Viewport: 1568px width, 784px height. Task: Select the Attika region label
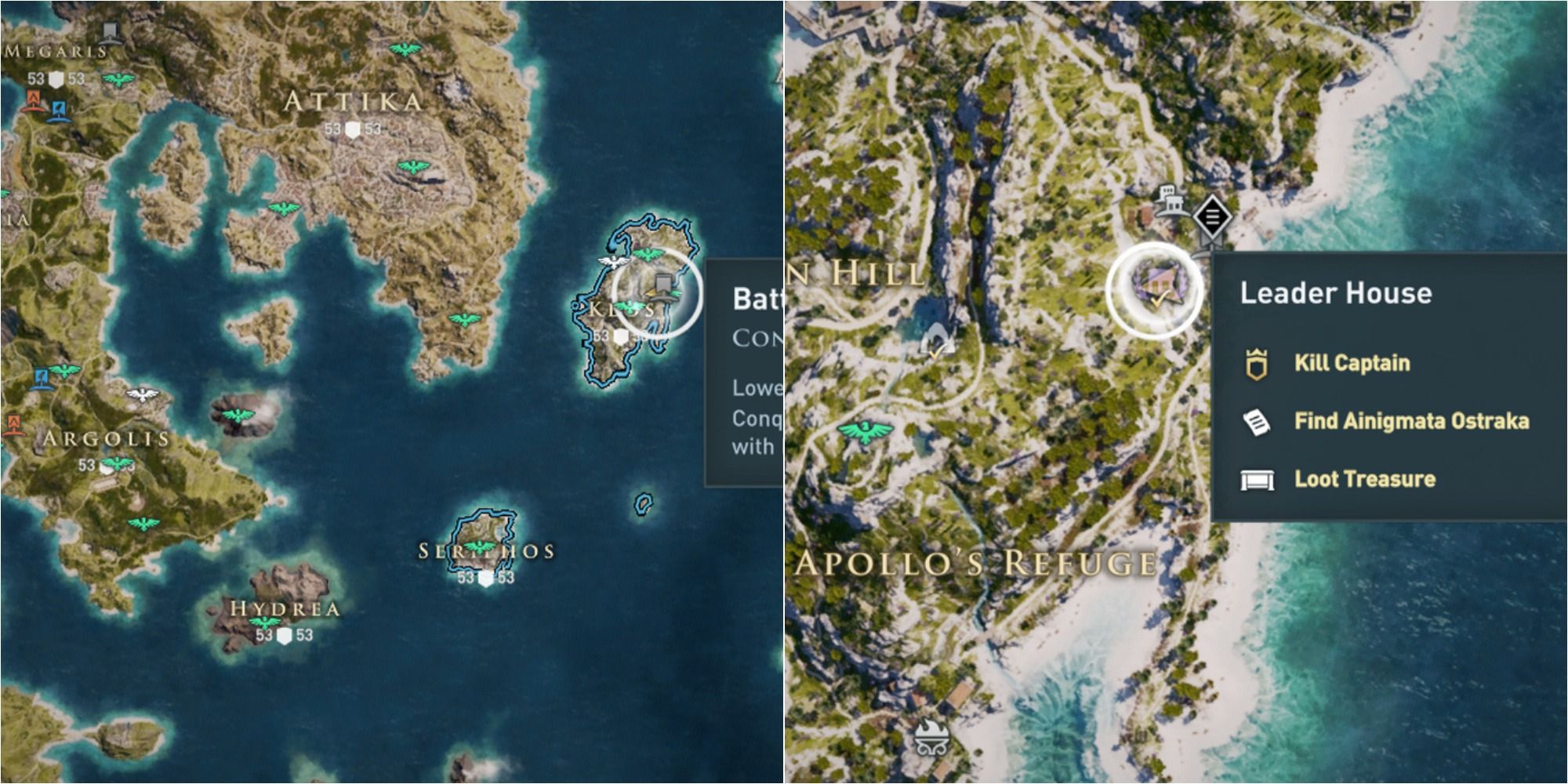click(x=351, y=102)
